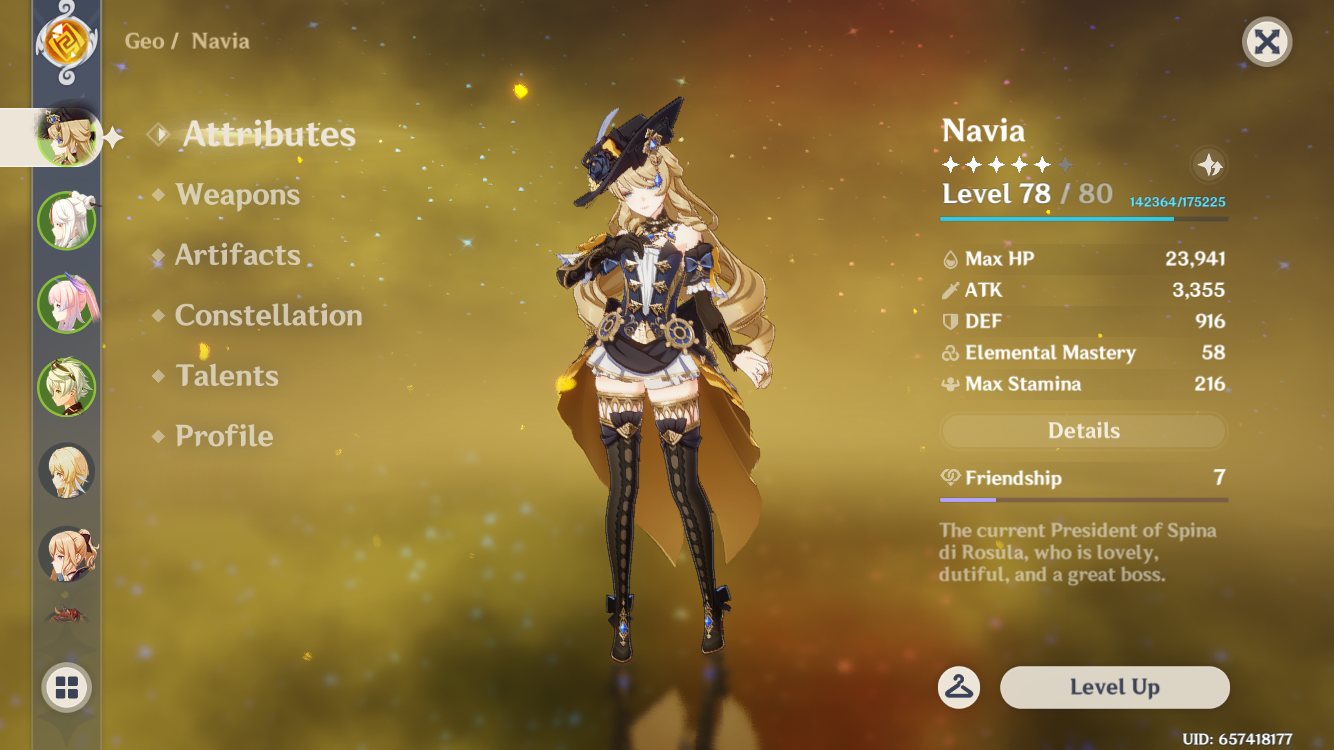The image size is (1334, 750).
Task: Select the second character portrait in sidebar
Action: pyautogui.click(x=66, y=220)
